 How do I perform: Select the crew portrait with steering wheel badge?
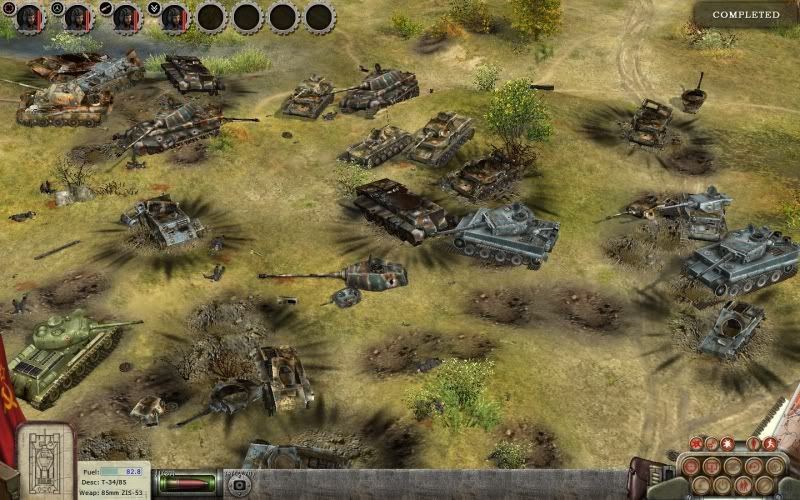coord(76,17)
